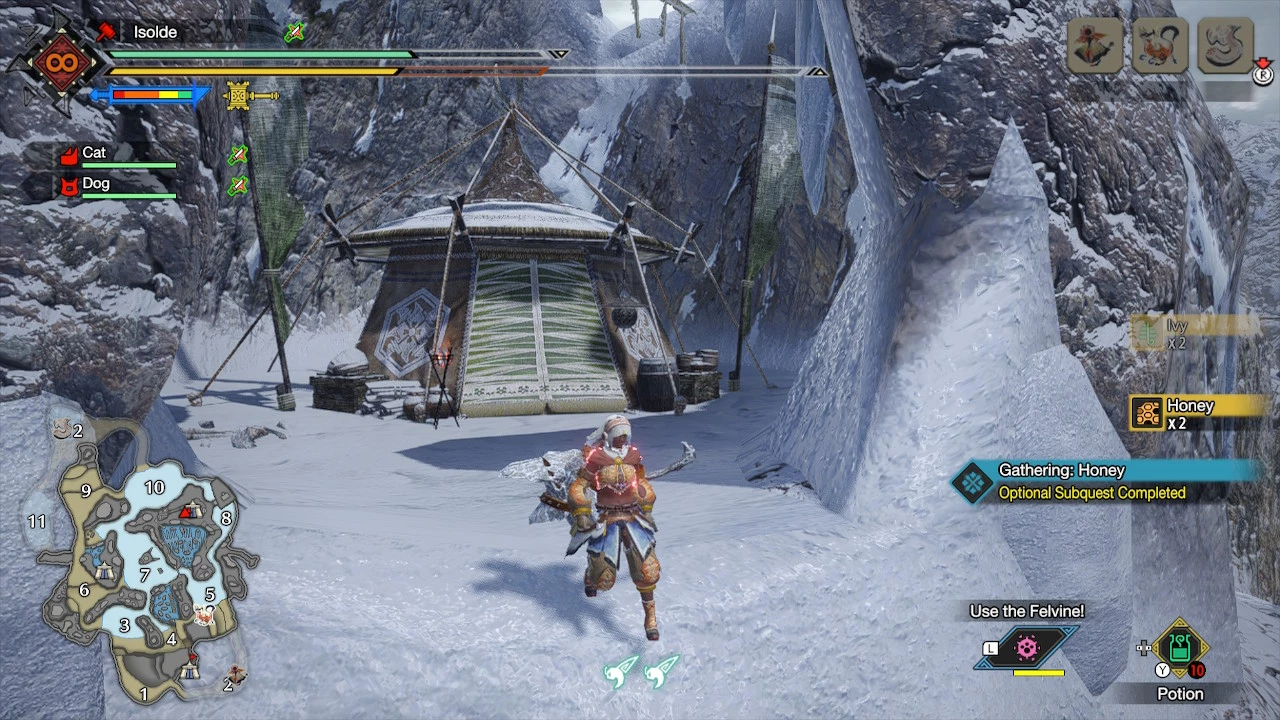Click the Gathering: Honey subquest banner
This screenshot has width=1280, height=720.
point(1105,481)
